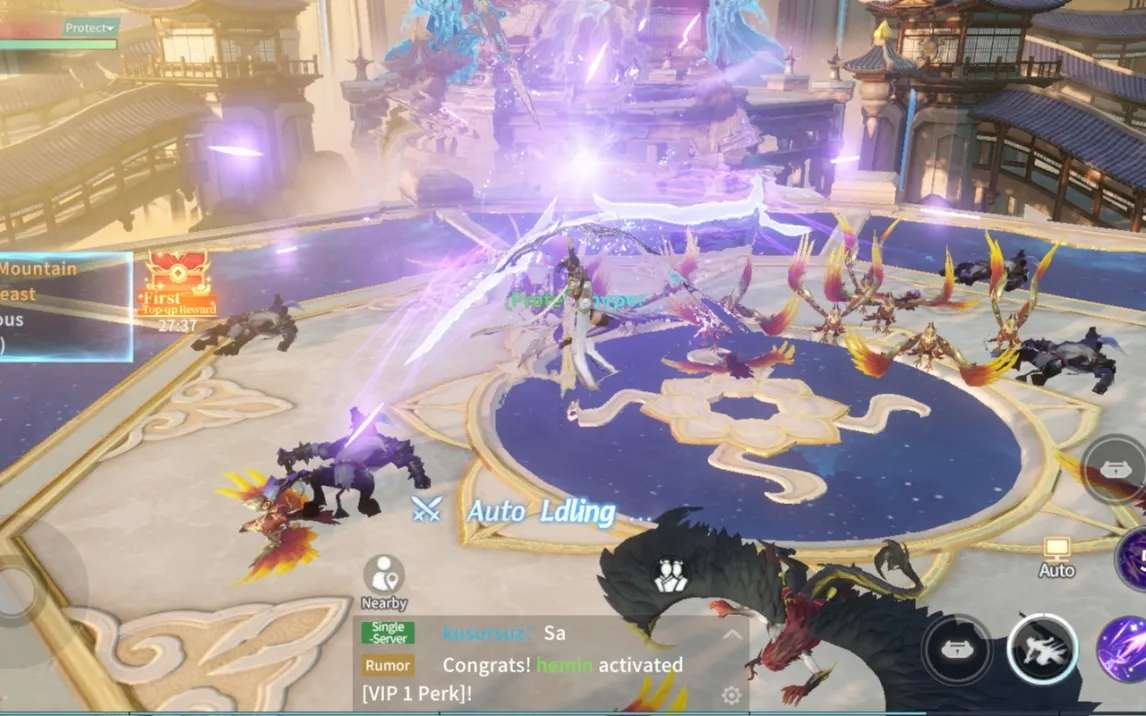Show Nearby players list
The width and height of the screenshot is (1146, 716).
[x=384, y=583]
